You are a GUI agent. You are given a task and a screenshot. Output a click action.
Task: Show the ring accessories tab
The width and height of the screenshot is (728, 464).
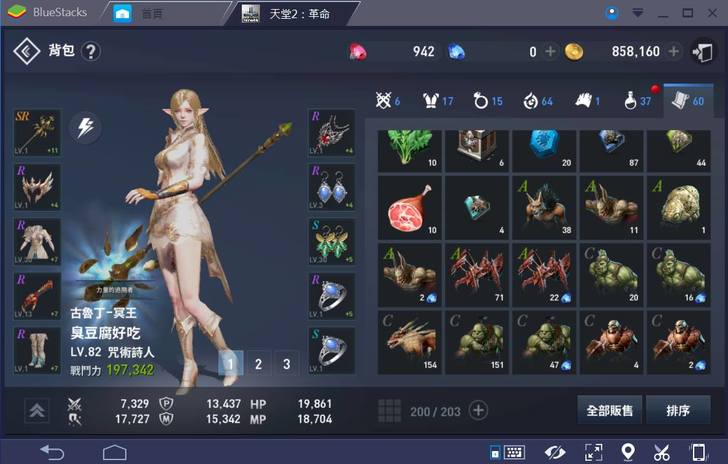pyautogui.click(x=487, y=100)
